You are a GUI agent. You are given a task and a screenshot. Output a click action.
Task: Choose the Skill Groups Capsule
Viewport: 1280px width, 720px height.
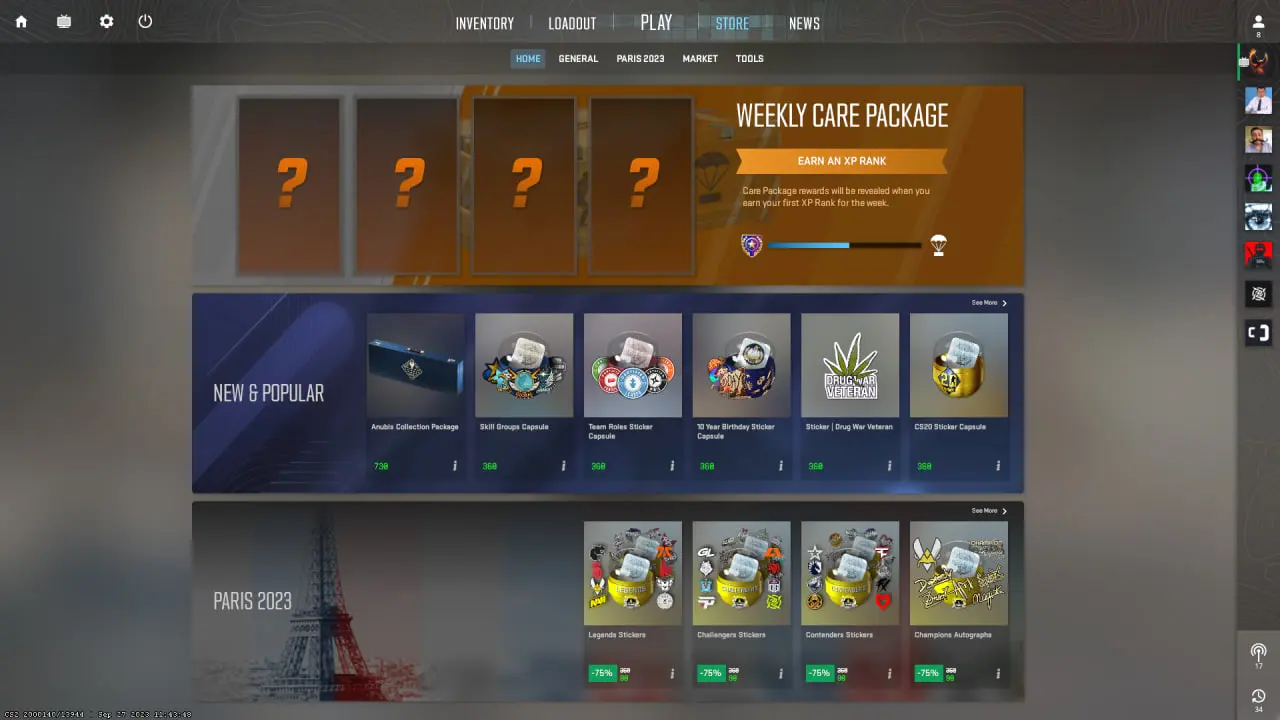(x=524, y=365)
